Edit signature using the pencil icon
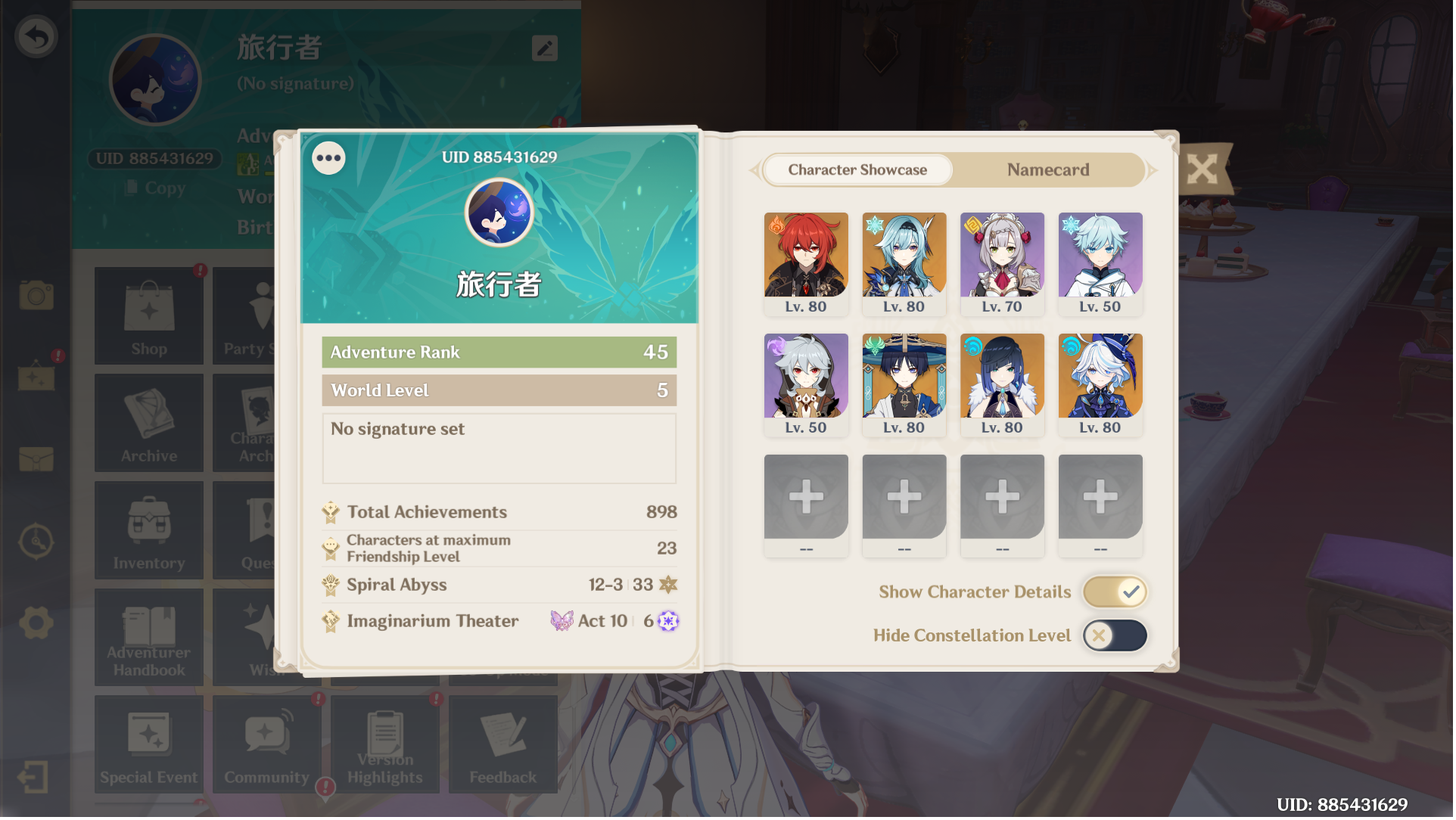The image size is (1456, 820). [x=543, y=48]
